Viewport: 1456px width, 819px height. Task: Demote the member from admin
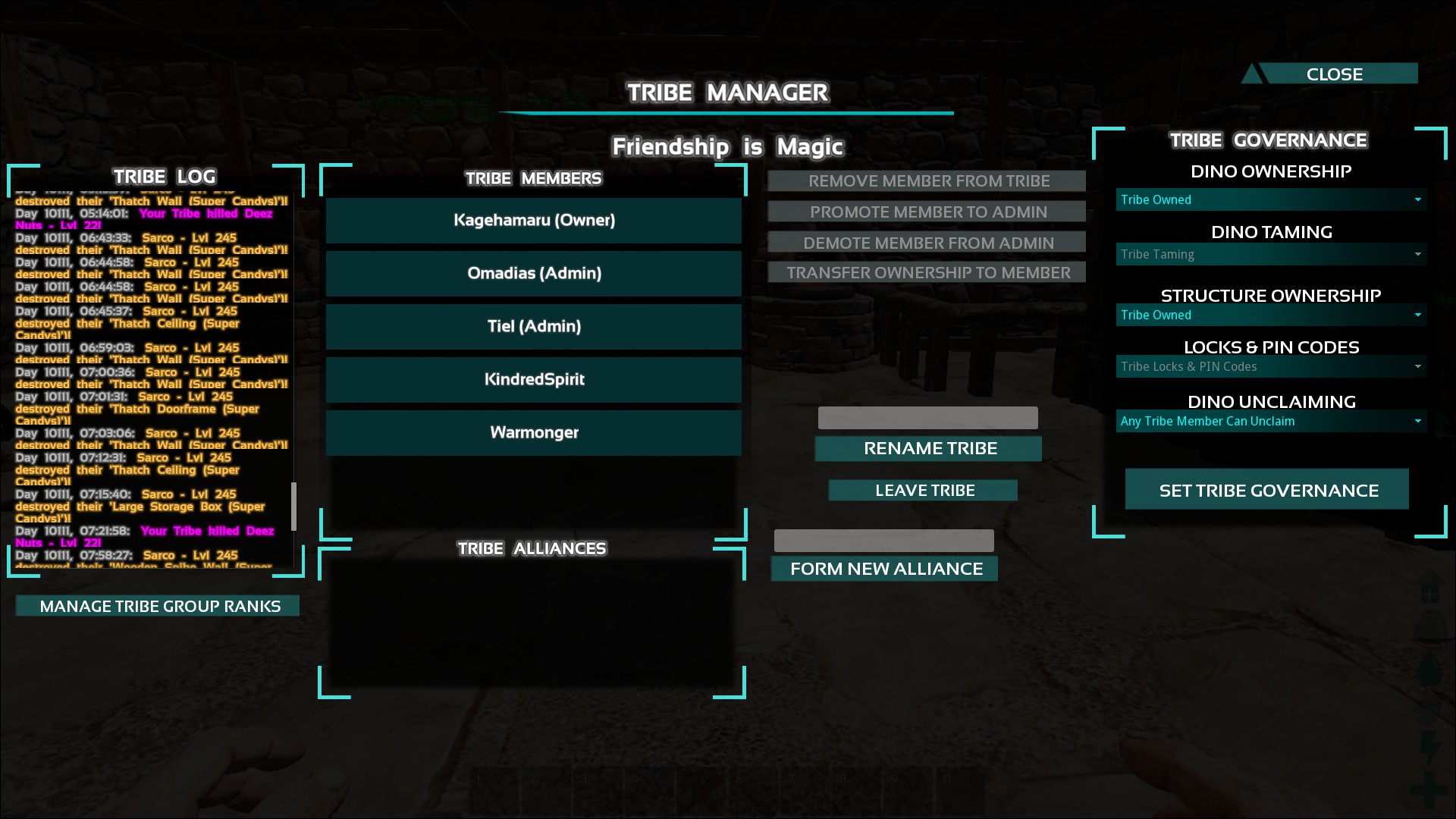point(927,243)
